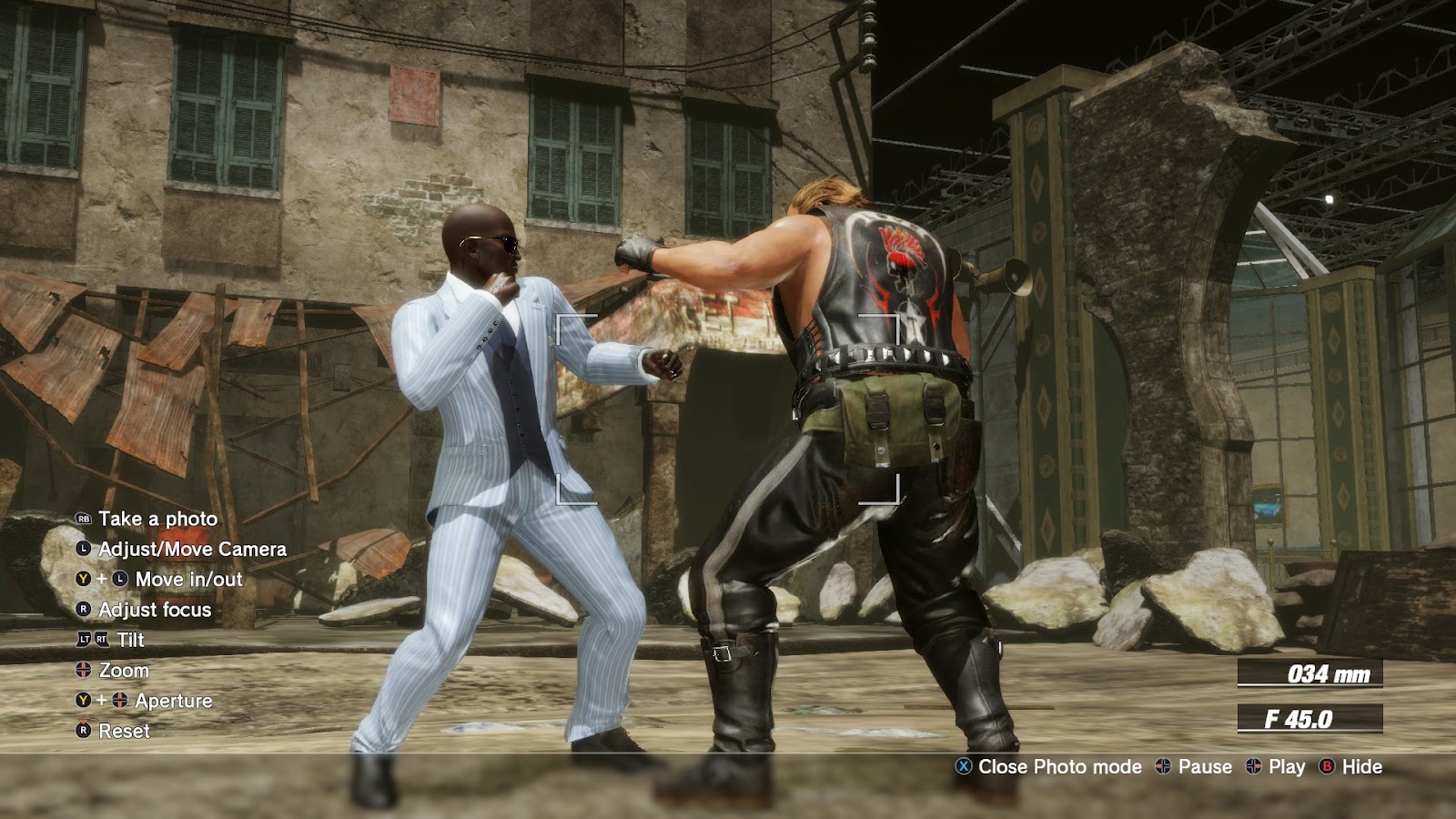Play the scene
Viewport: 1456px width, 819px height.
(1286, 767)
